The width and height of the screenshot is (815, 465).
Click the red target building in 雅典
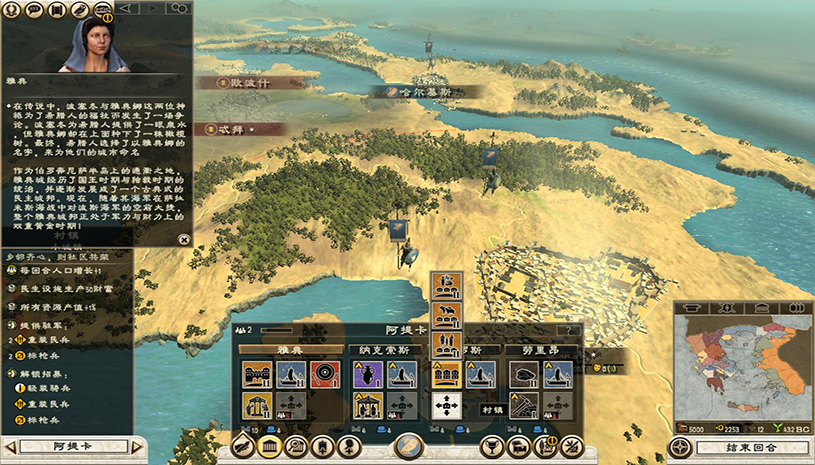pos(325,375)
